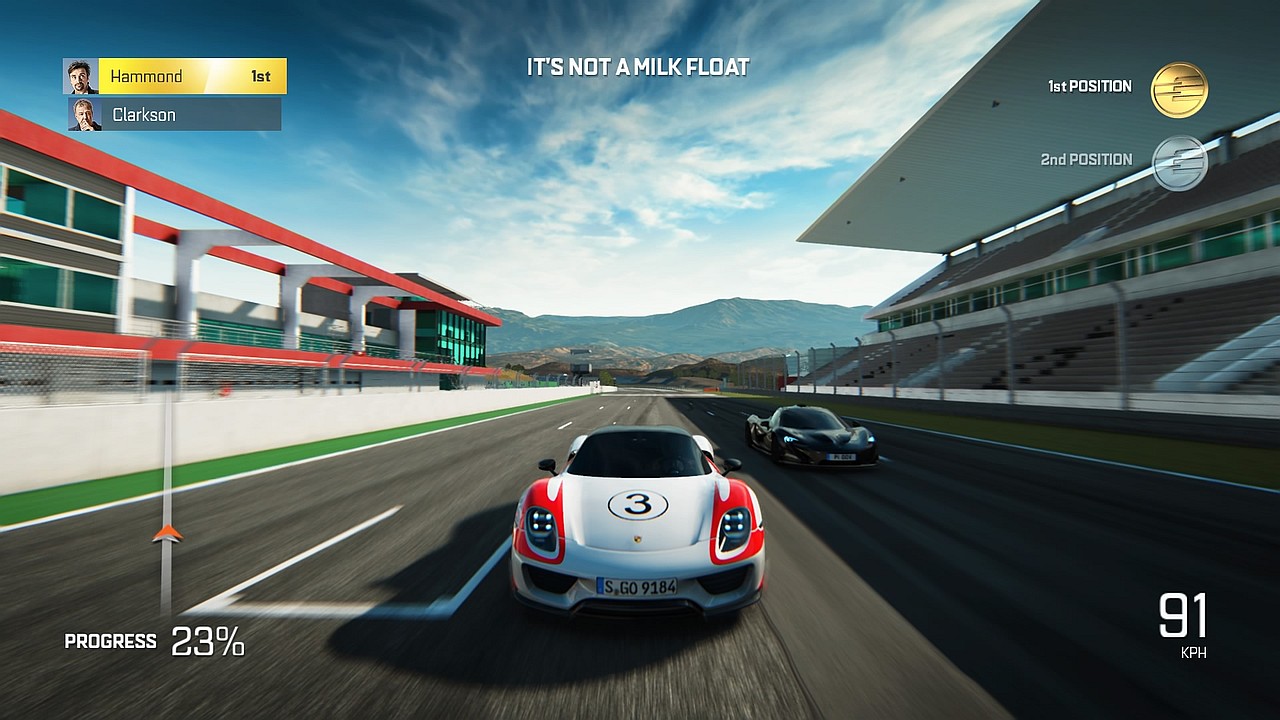Click Hammond's portrait thumbnail

[81, 76]
